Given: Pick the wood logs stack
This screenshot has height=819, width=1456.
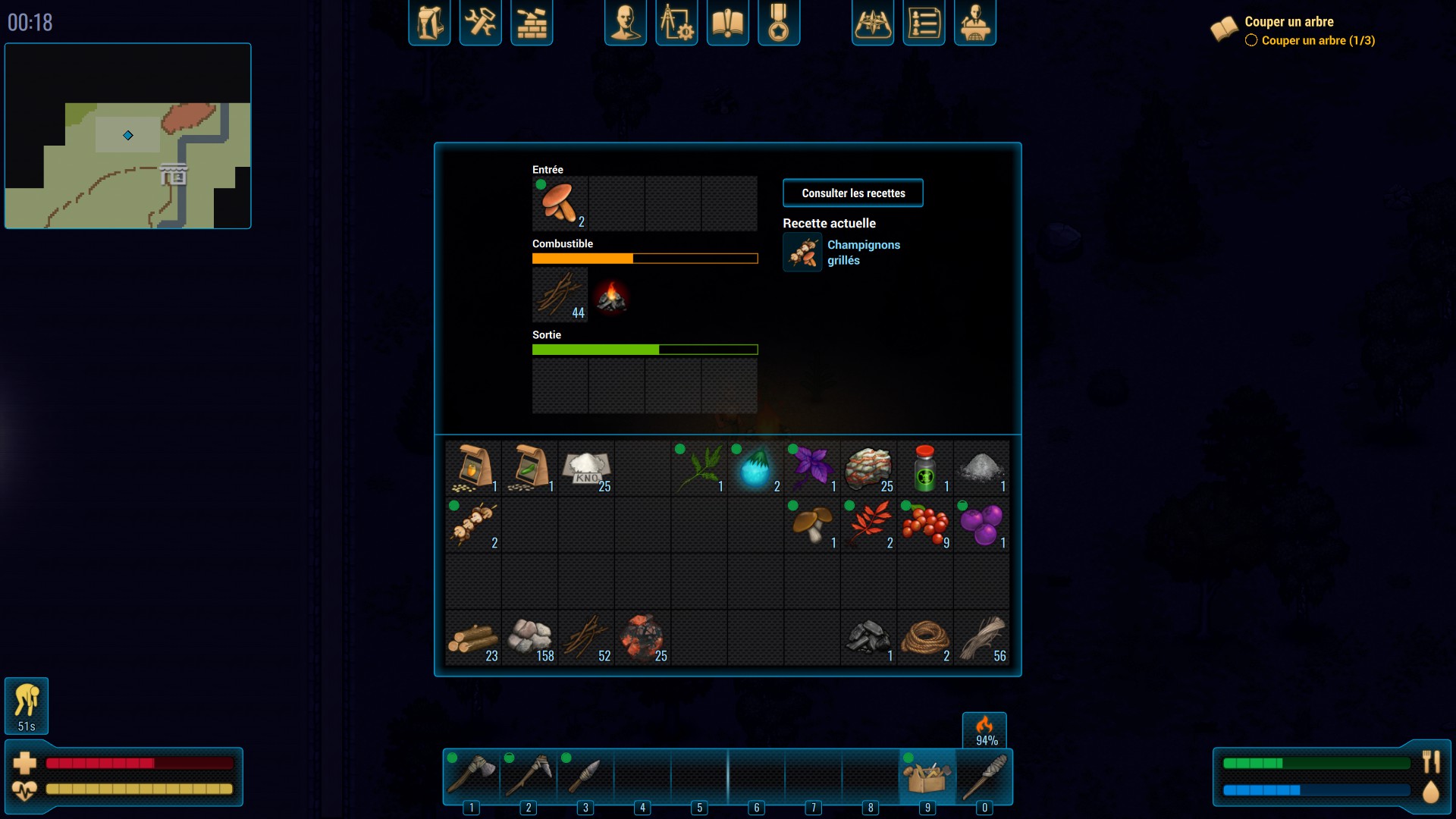Looking at the screenshot, I should click(473, 639).
